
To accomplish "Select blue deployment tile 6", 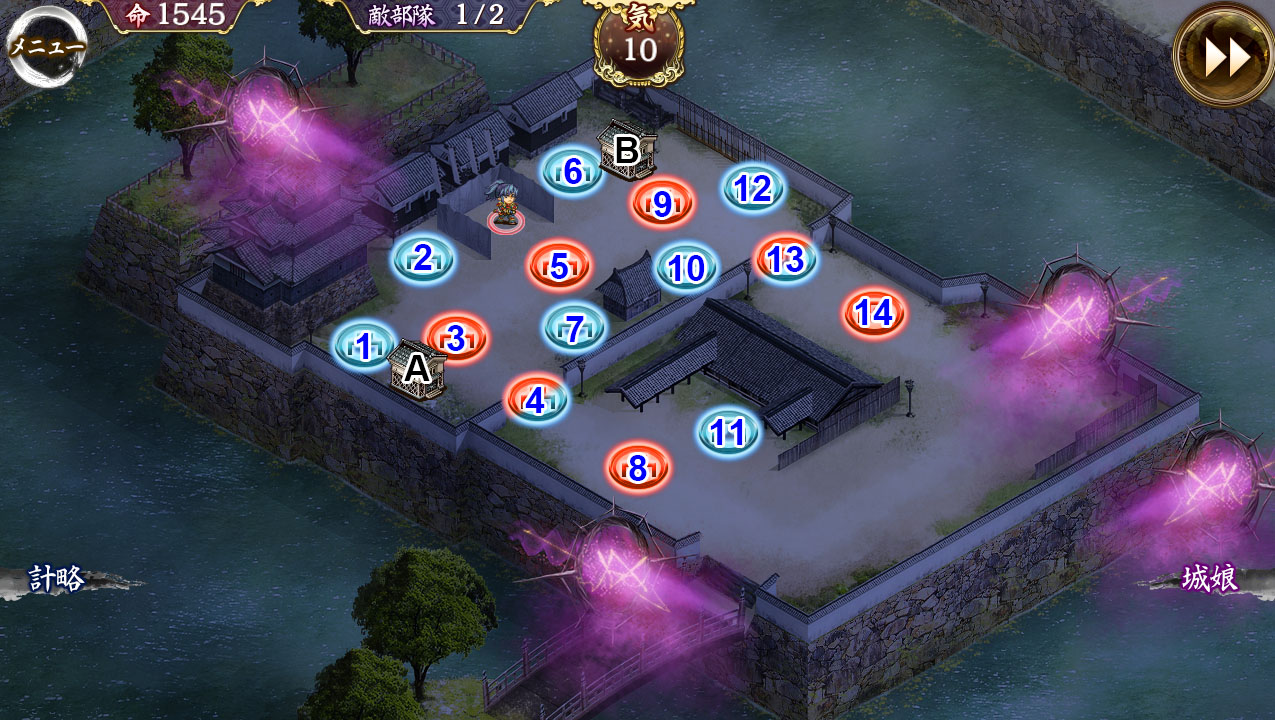I will pos(572,172).
